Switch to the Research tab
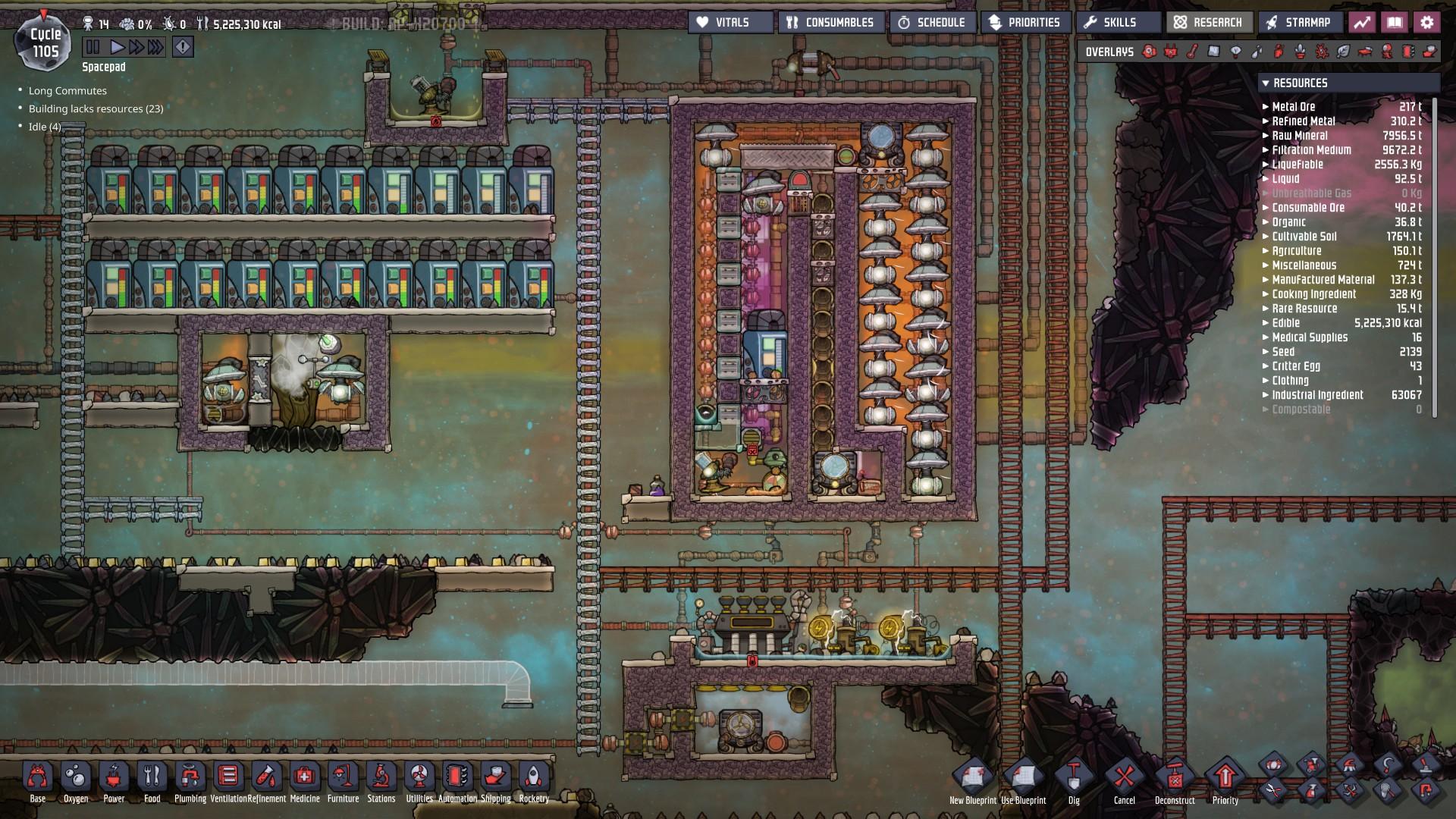 pyautogui.click(x=1209, y=22)
